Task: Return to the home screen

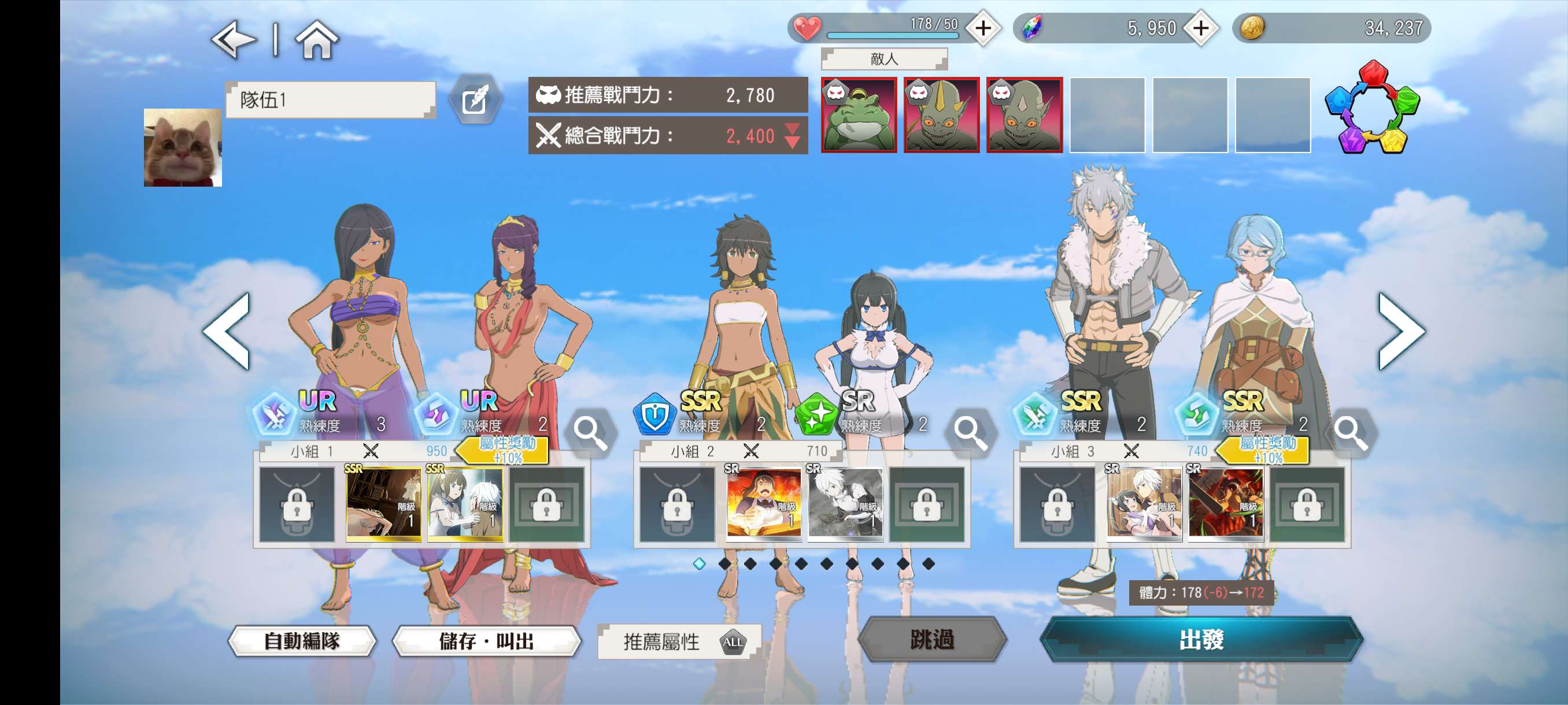Action: [316, 40]
